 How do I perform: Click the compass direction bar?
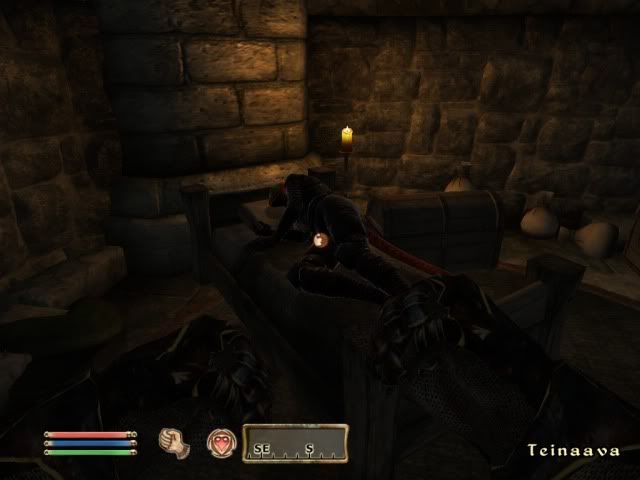(295, 443)
